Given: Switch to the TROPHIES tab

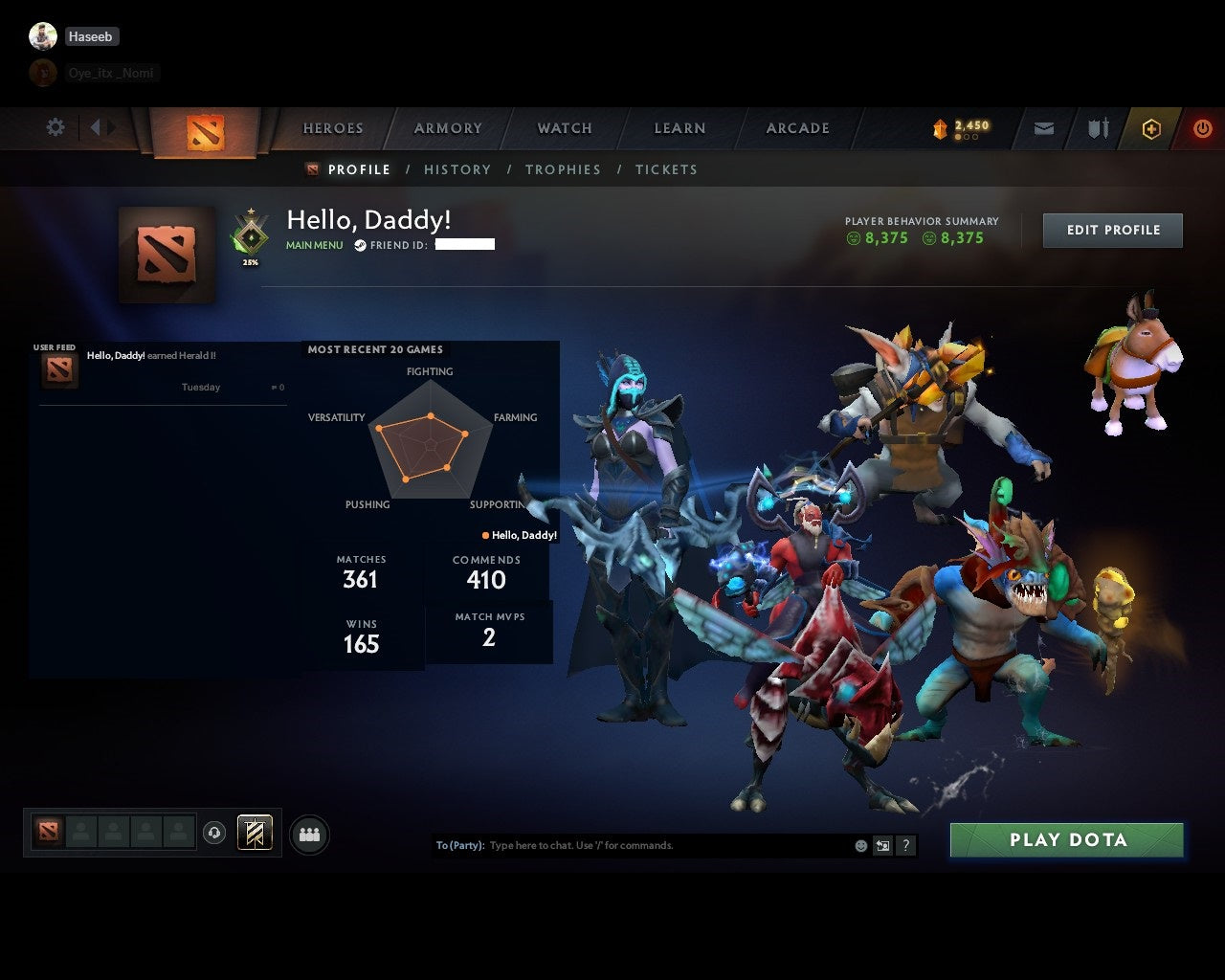Looking at the screenshot, I should [x=563, y=169].
